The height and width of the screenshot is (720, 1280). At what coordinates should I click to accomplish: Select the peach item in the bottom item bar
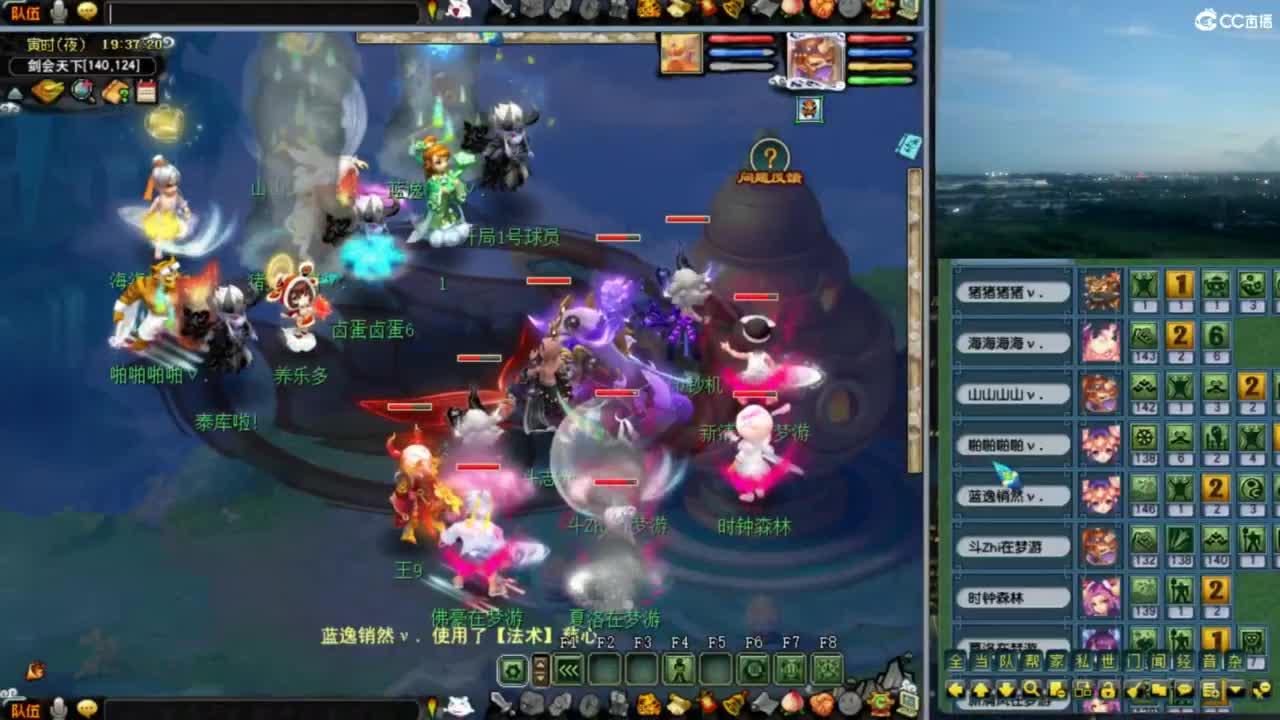791,703
